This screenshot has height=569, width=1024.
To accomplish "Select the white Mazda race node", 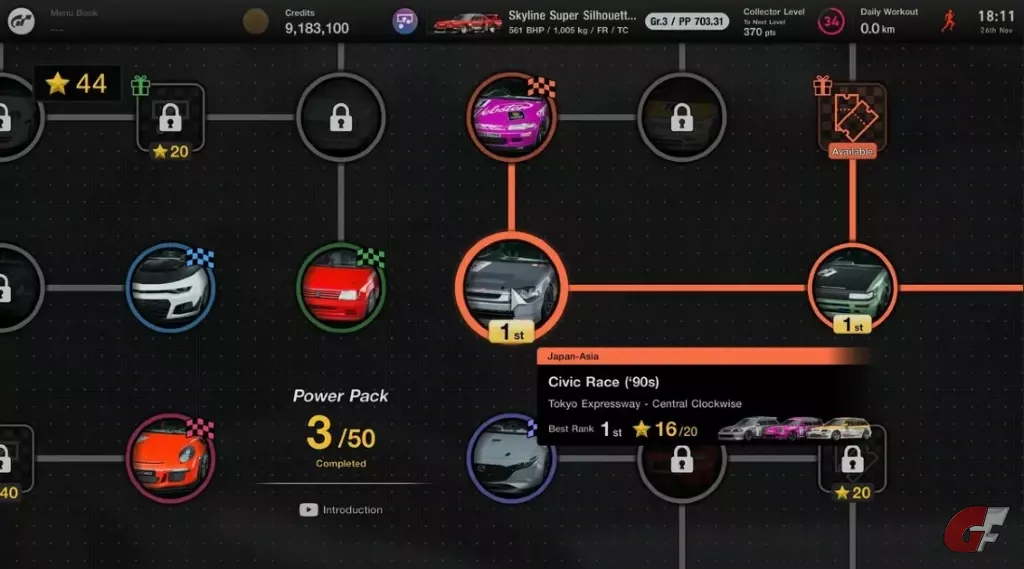I will point(509,458).
